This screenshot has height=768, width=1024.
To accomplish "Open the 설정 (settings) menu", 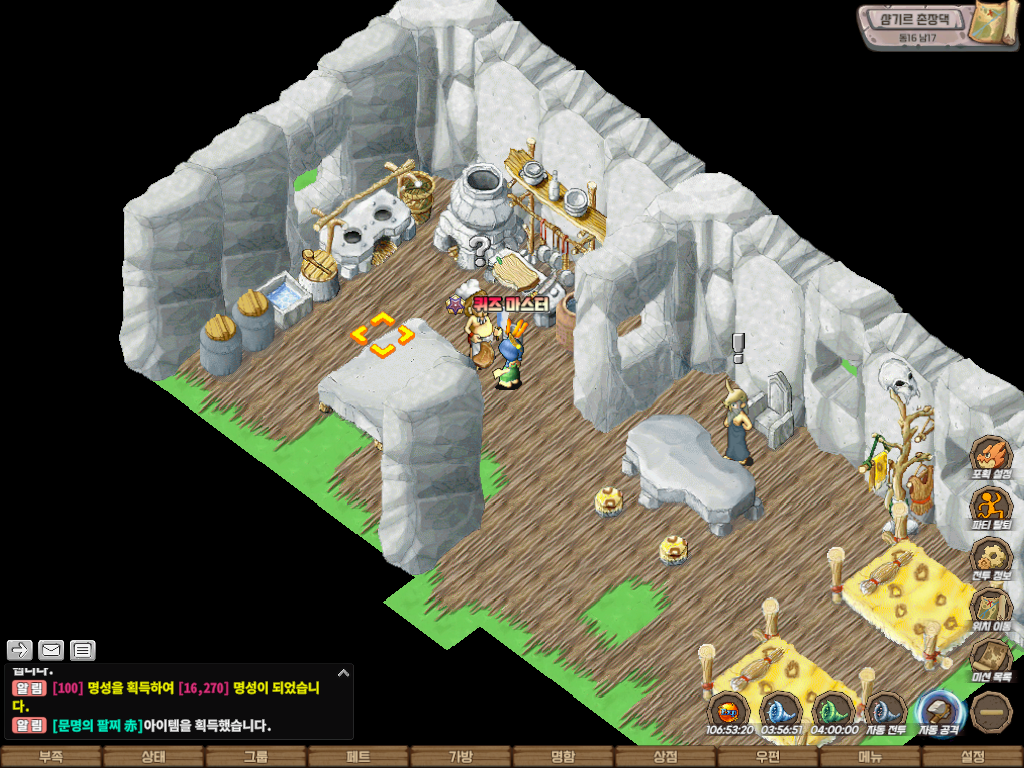I will tap(972, 757).
